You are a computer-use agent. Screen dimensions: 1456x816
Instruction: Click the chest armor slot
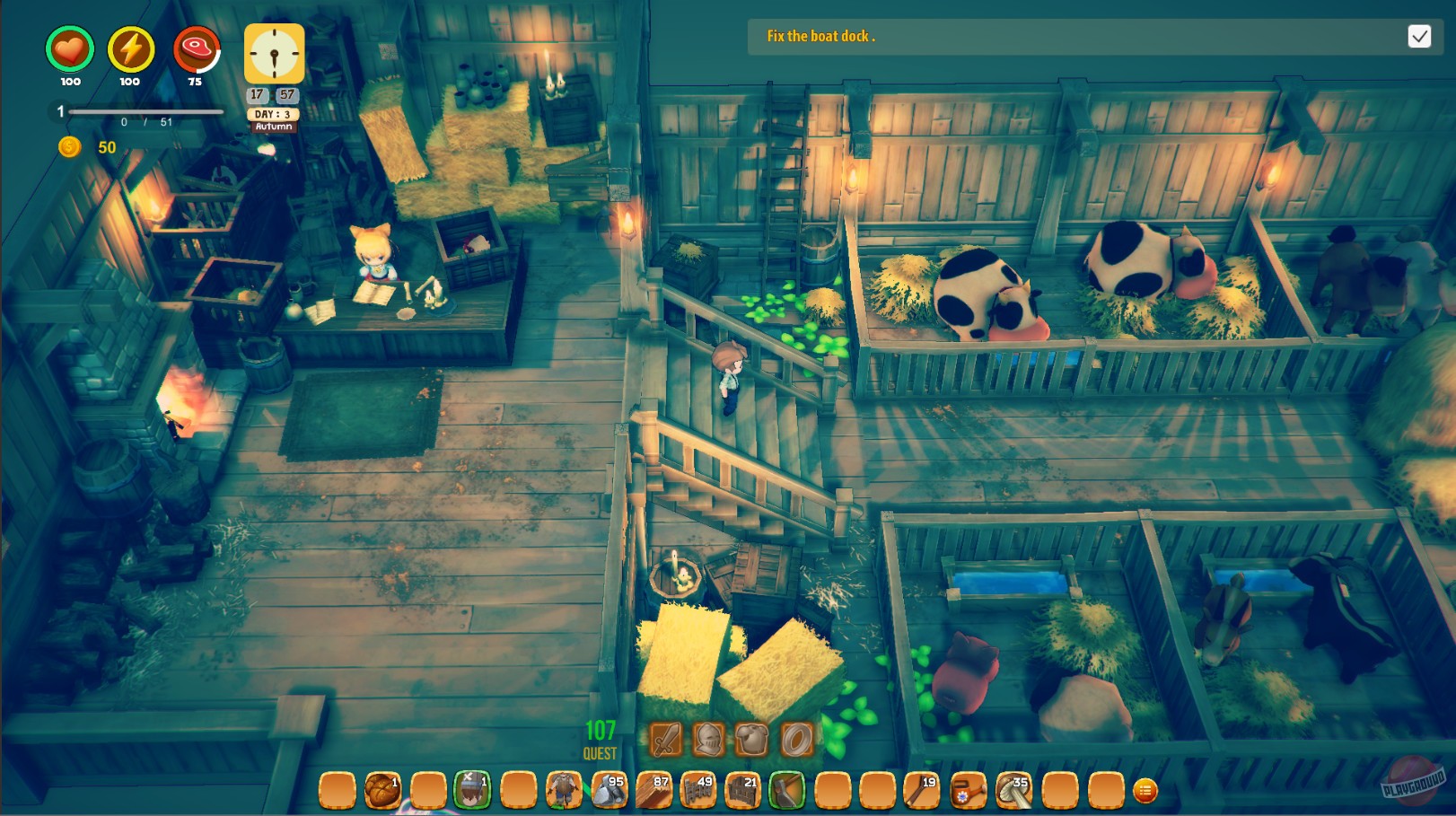751,738
